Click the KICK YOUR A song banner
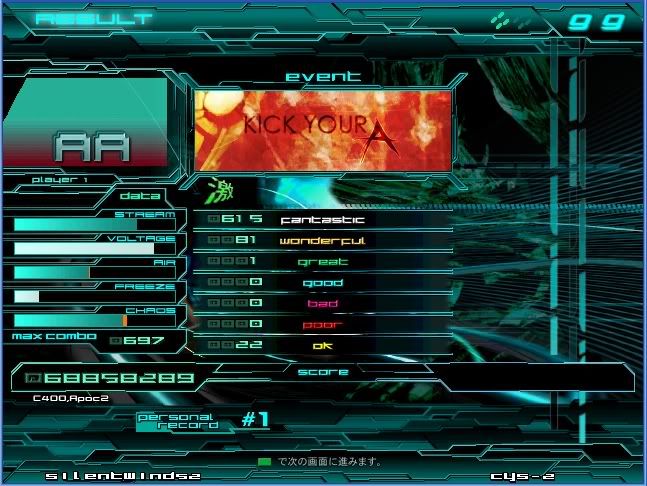 [x=323, y=130]
